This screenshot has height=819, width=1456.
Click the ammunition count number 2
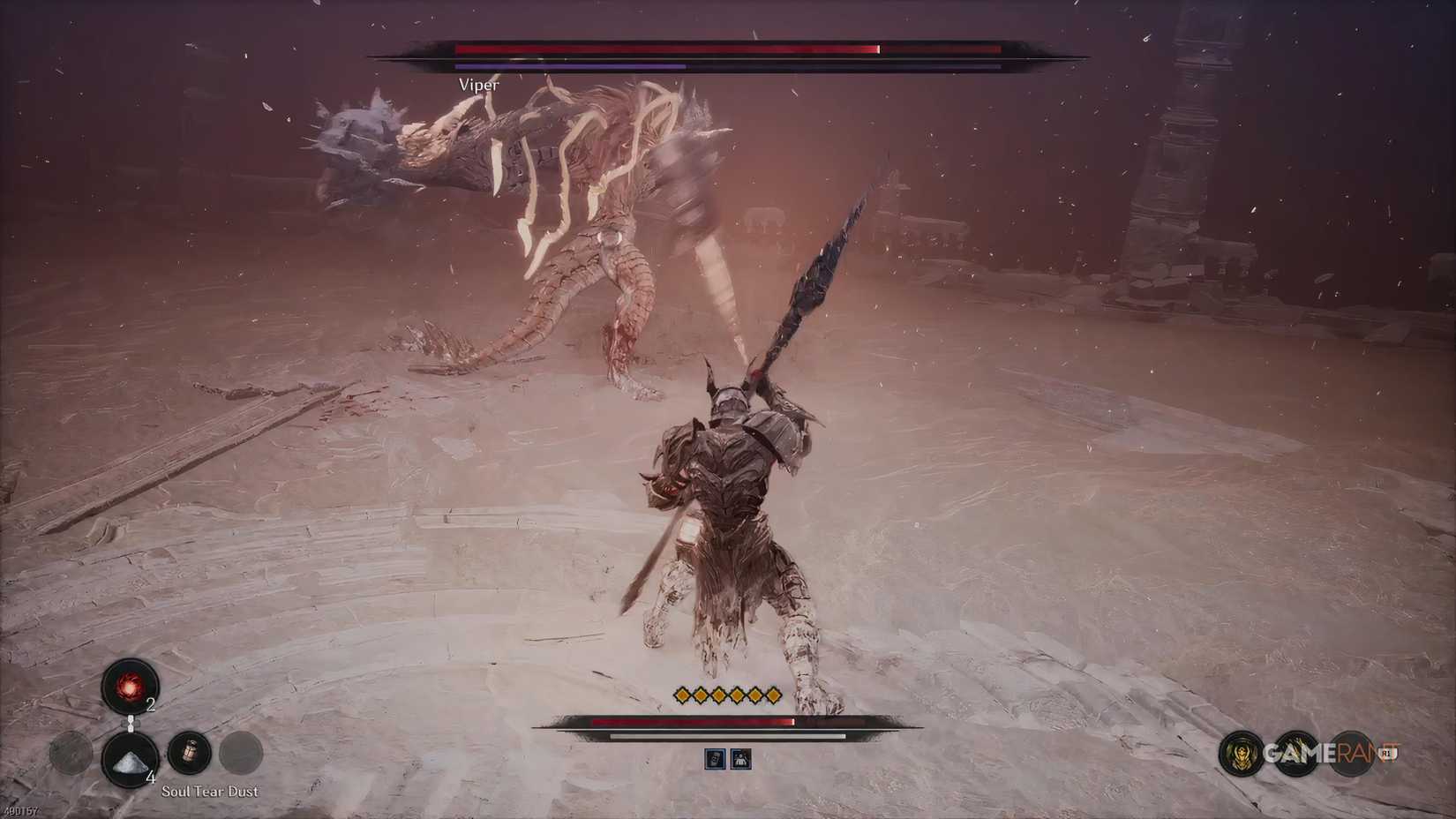point(151,705)
